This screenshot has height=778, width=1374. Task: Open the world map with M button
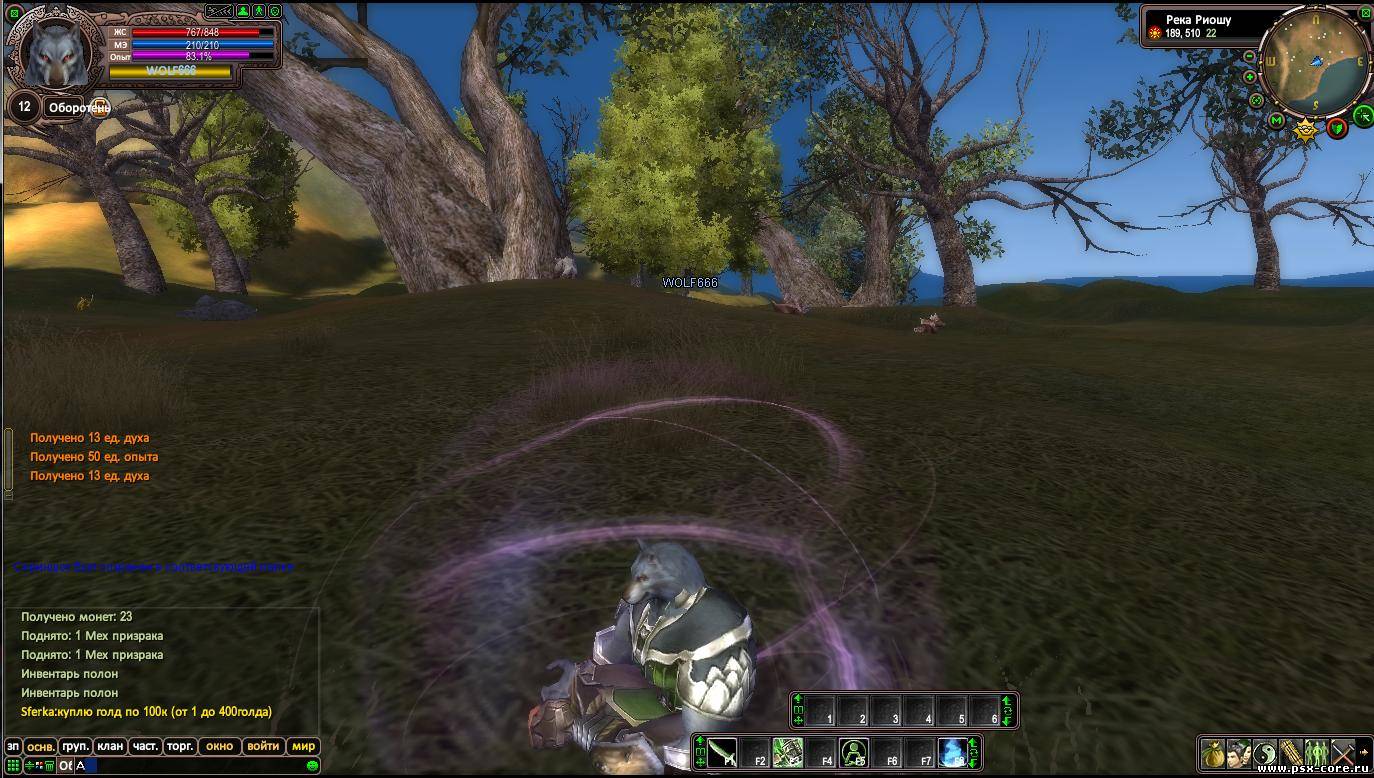coord(1277,120)
